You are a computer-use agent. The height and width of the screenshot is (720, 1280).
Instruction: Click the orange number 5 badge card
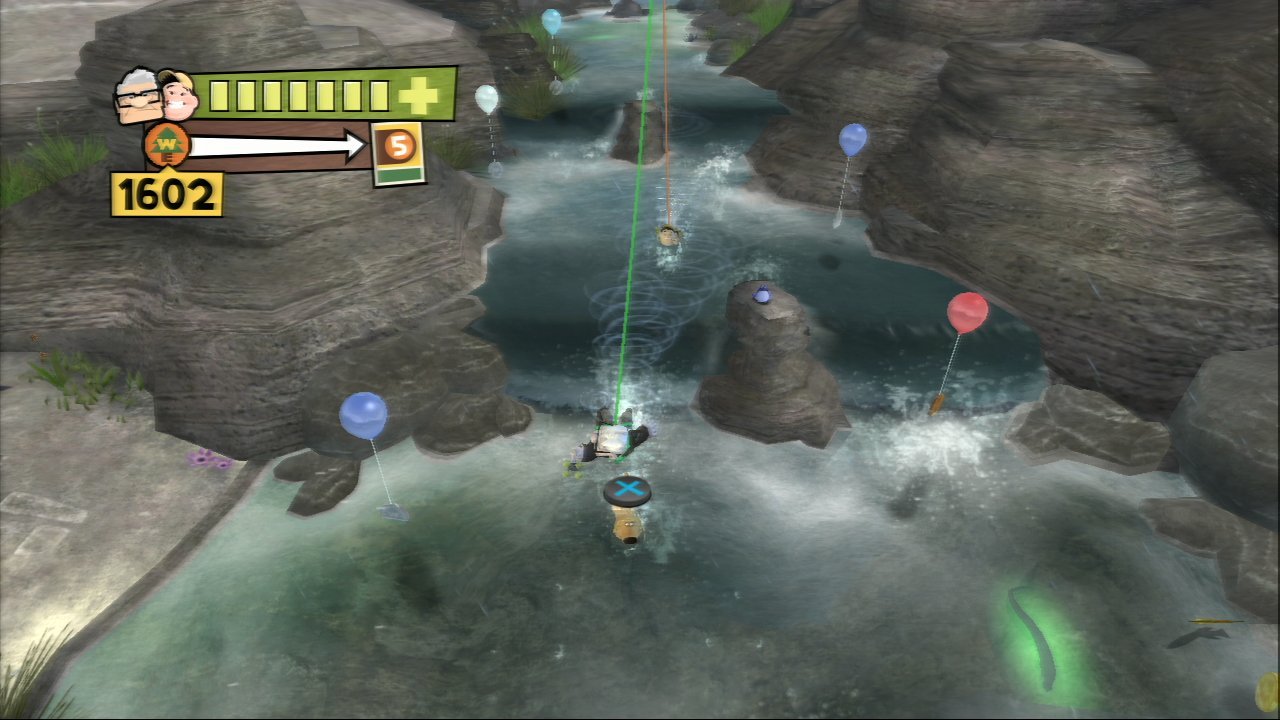[398, 152]
